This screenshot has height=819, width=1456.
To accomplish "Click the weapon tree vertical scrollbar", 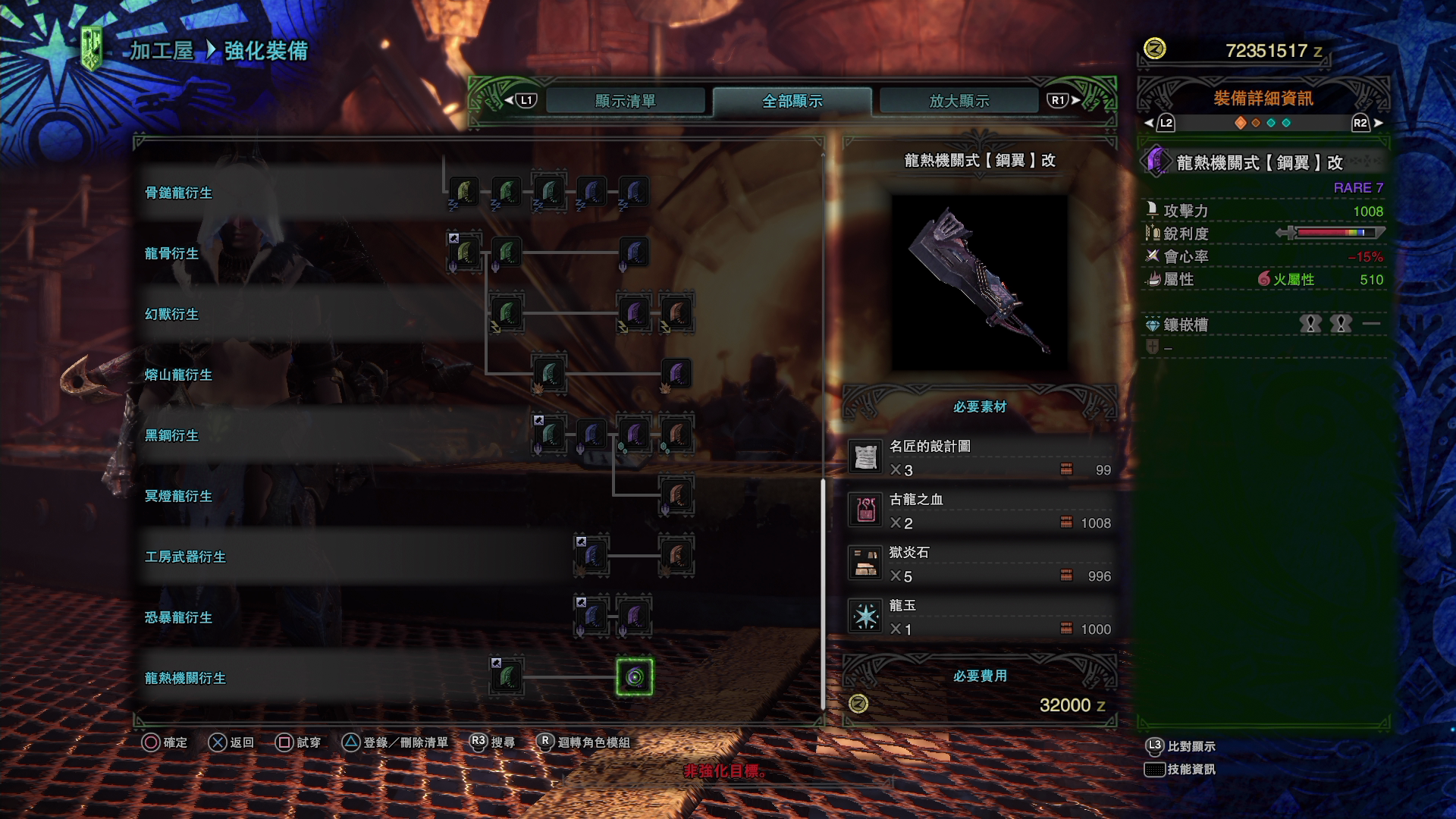I will pyautogui.click(x=823, y=591).
